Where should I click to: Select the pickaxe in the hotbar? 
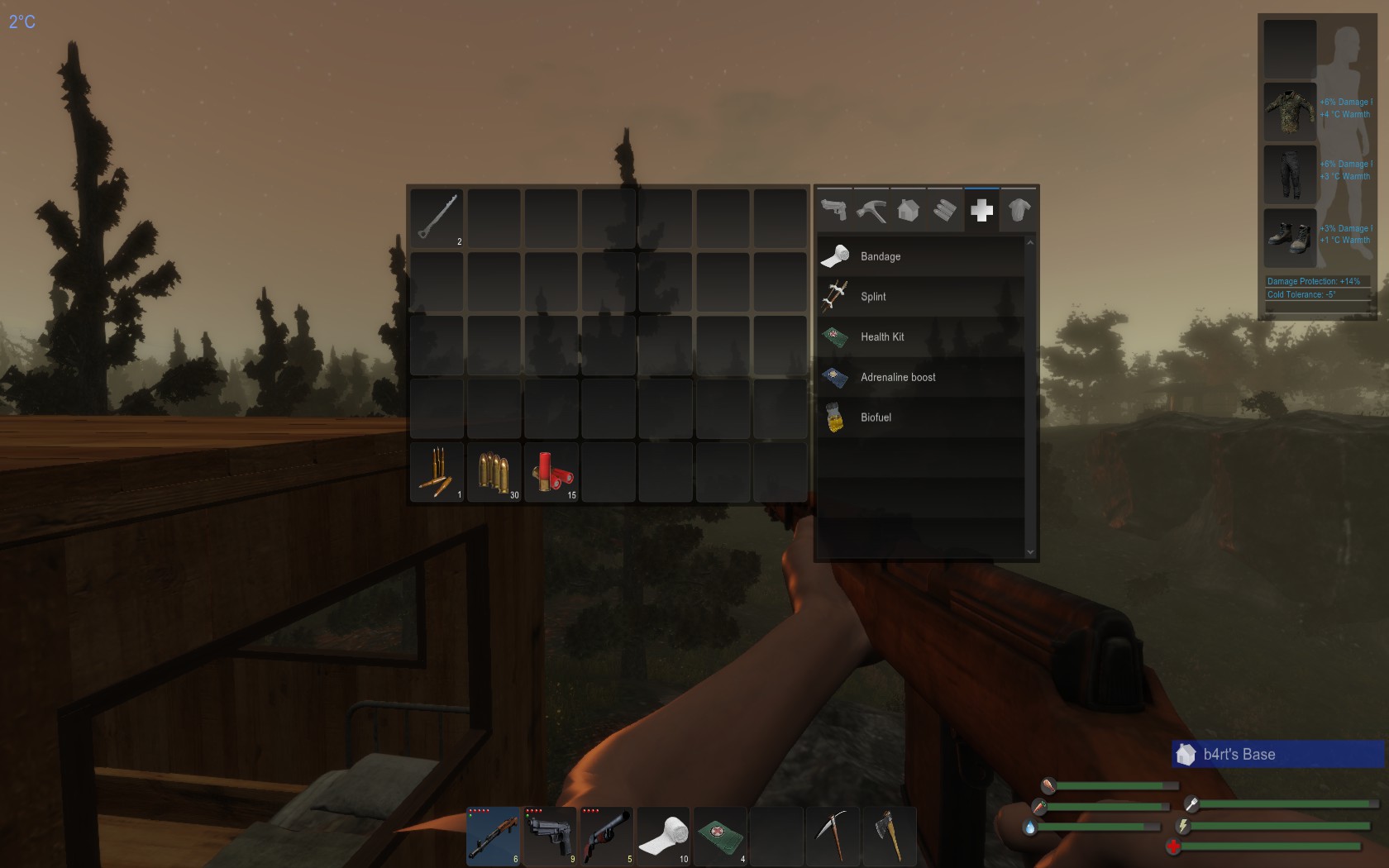[x=833, y=837]
